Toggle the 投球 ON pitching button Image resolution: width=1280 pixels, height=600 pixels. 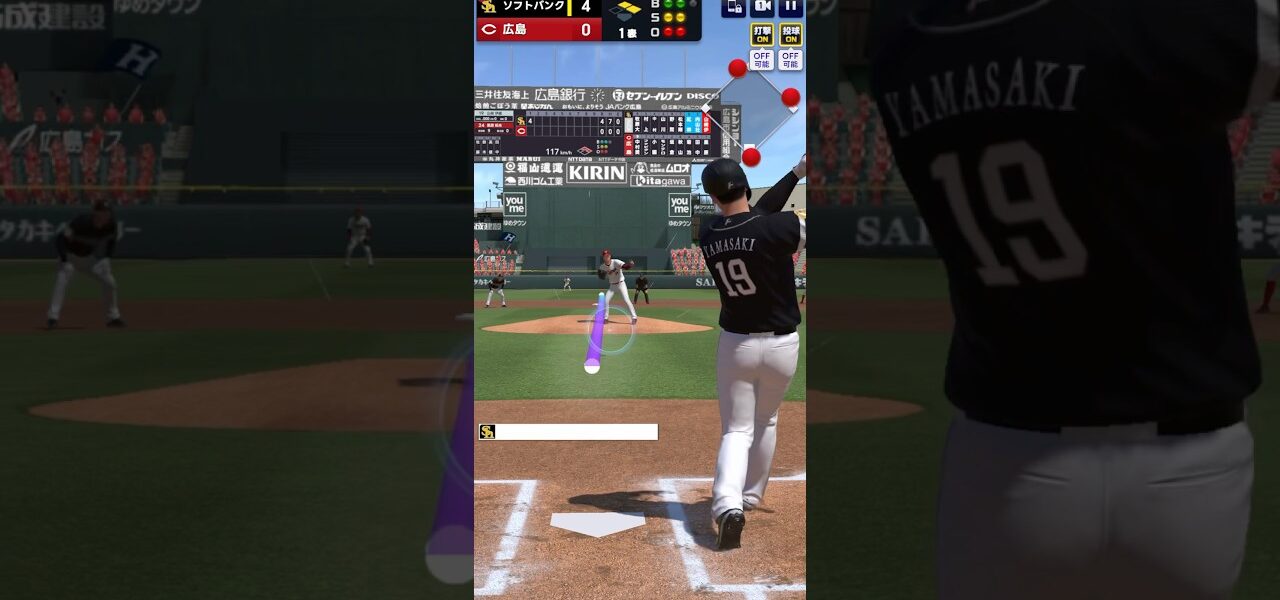(790, 34)
